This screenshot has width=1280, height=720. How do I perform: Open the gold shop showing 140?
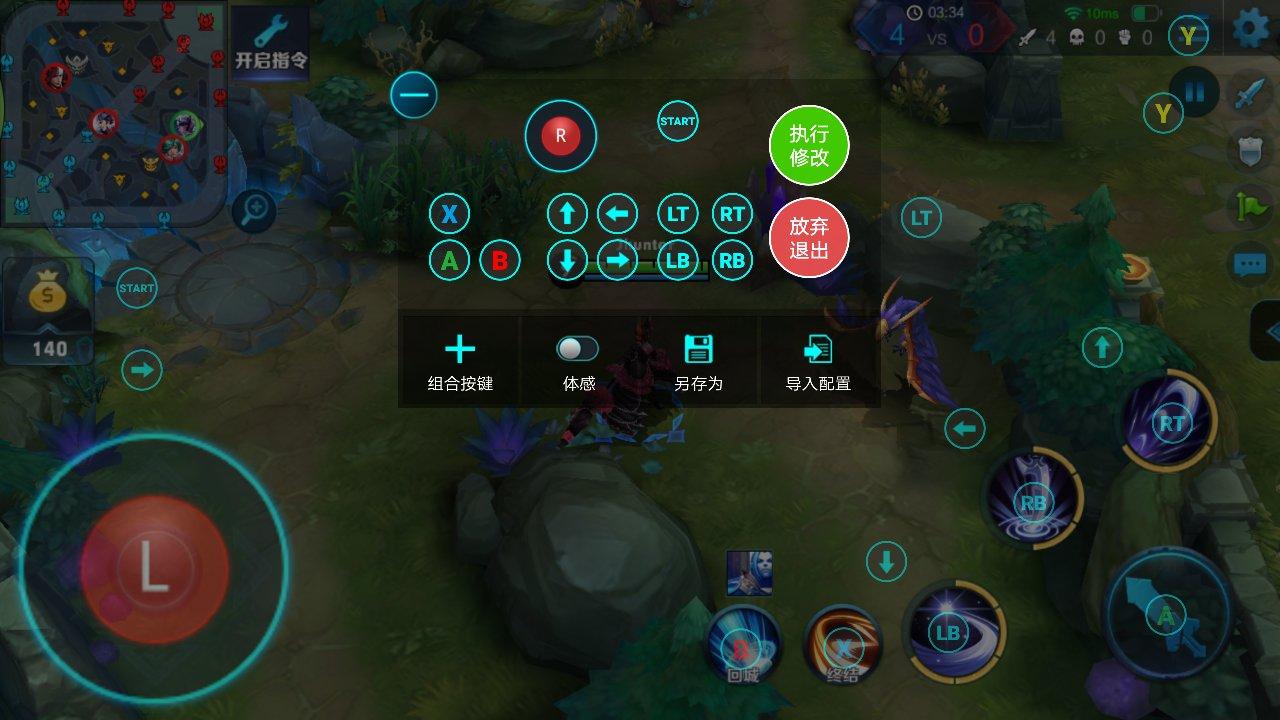tap(48, 308)
